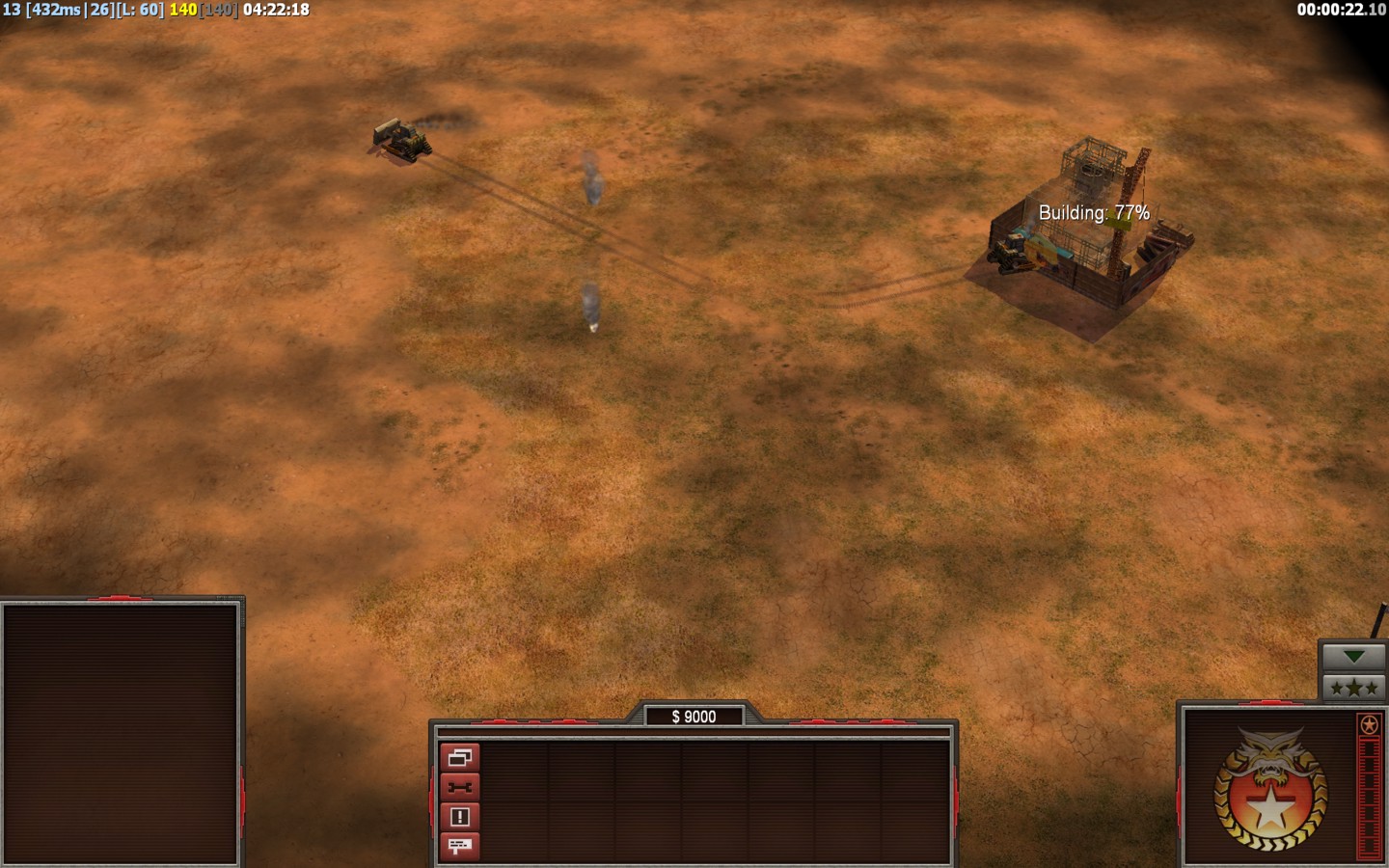Open the three-star General's Promotions button
1389x868 pixels.
point(1353,688)
